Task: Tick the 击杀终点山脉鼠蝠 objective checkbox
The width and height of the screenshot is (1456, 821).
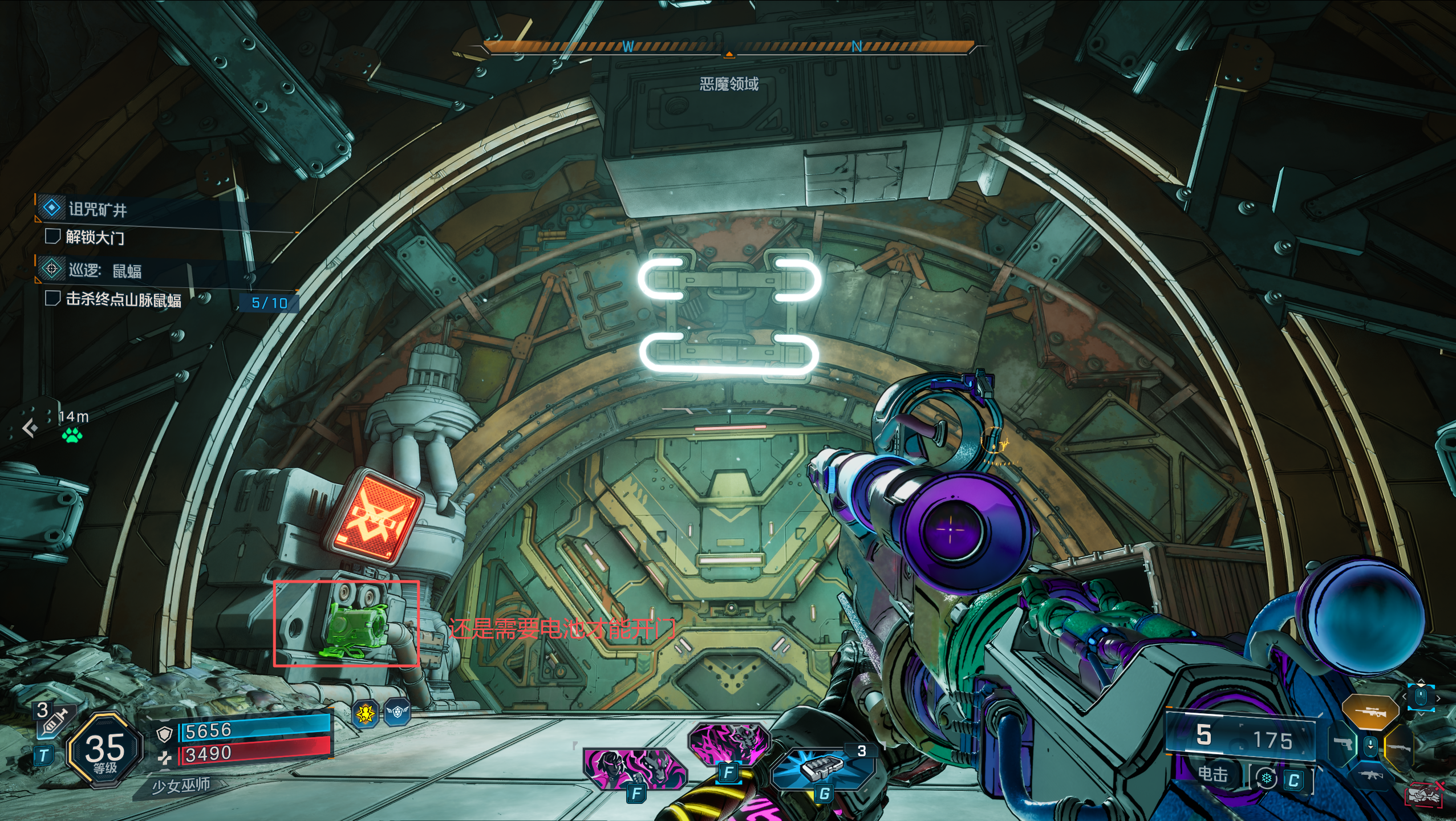Action: pos(52,298)
